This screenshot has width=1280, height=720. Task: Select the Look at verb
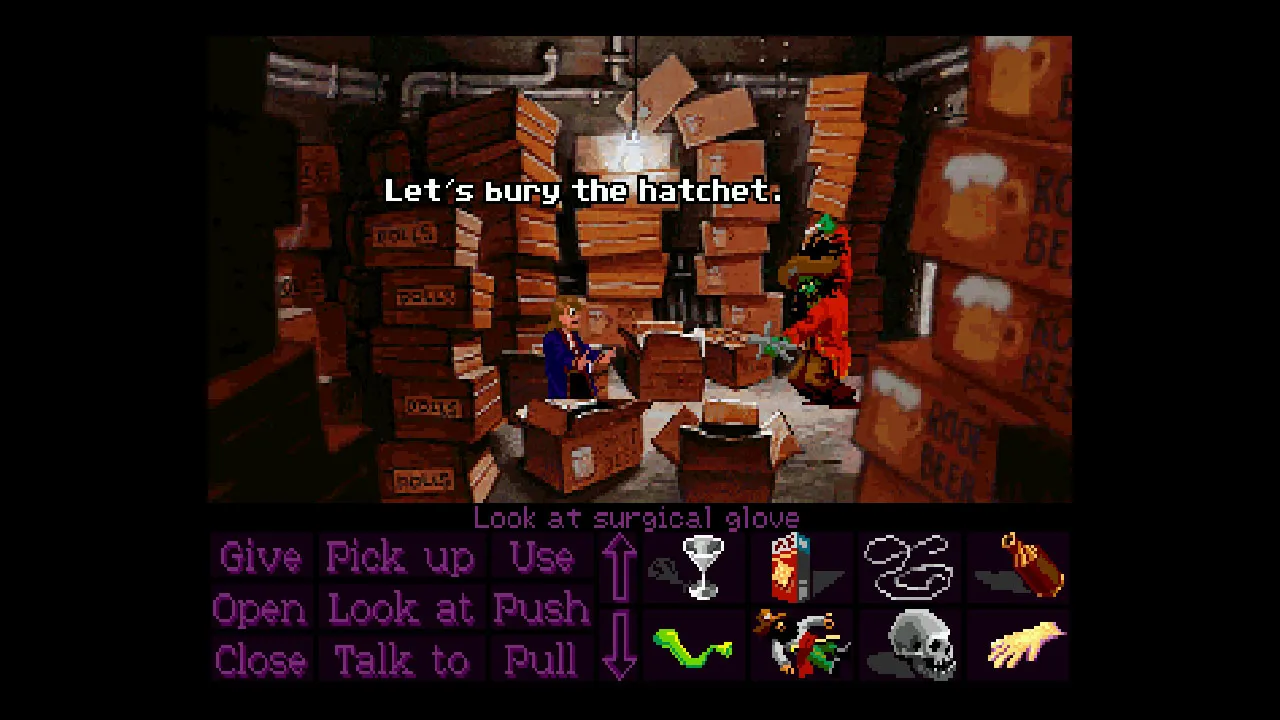coord(400,608)
